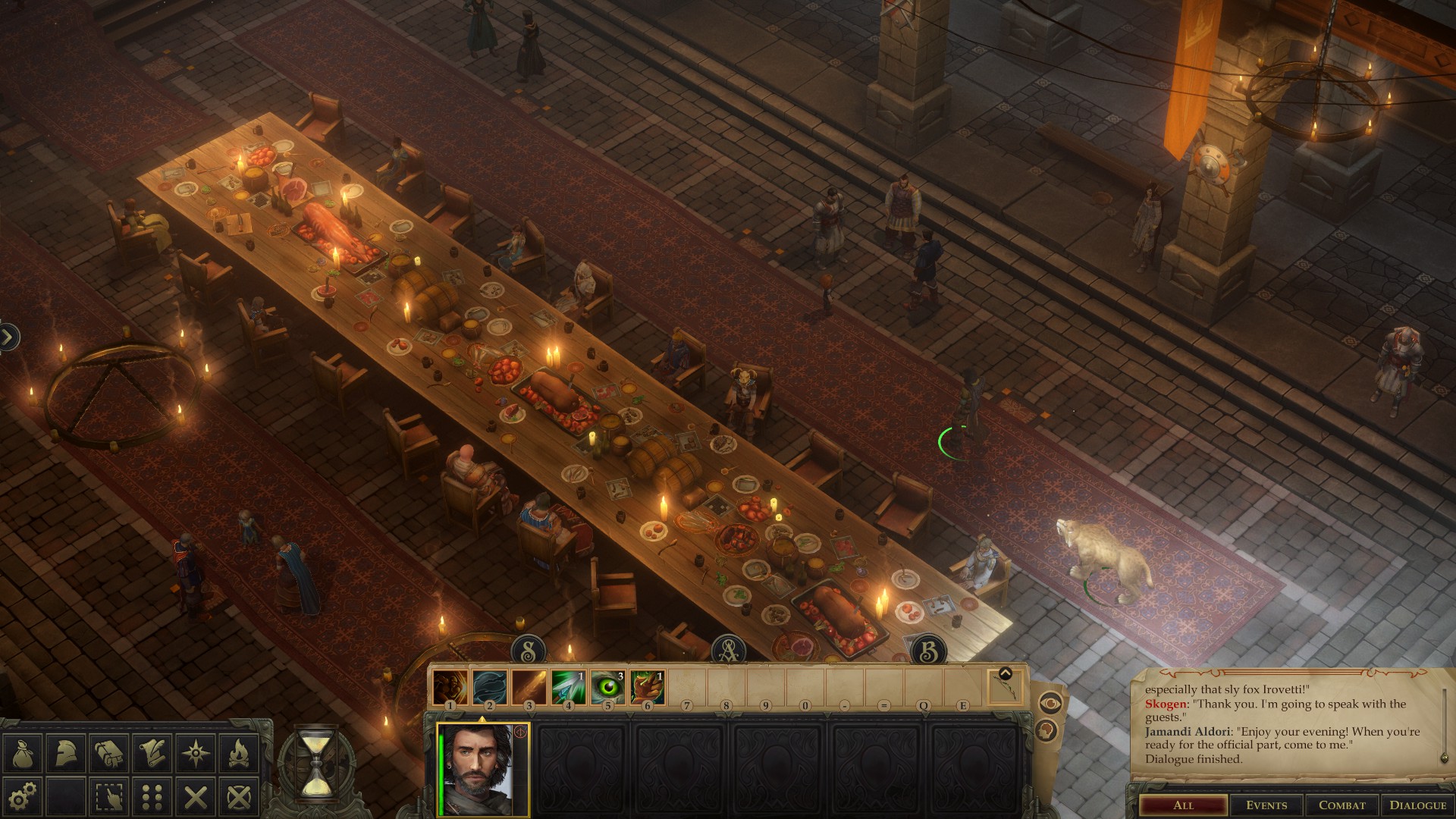Open the six-dot formation button
The height and width of the screenshot is (819, 1456).
click(x=152, y=796)
